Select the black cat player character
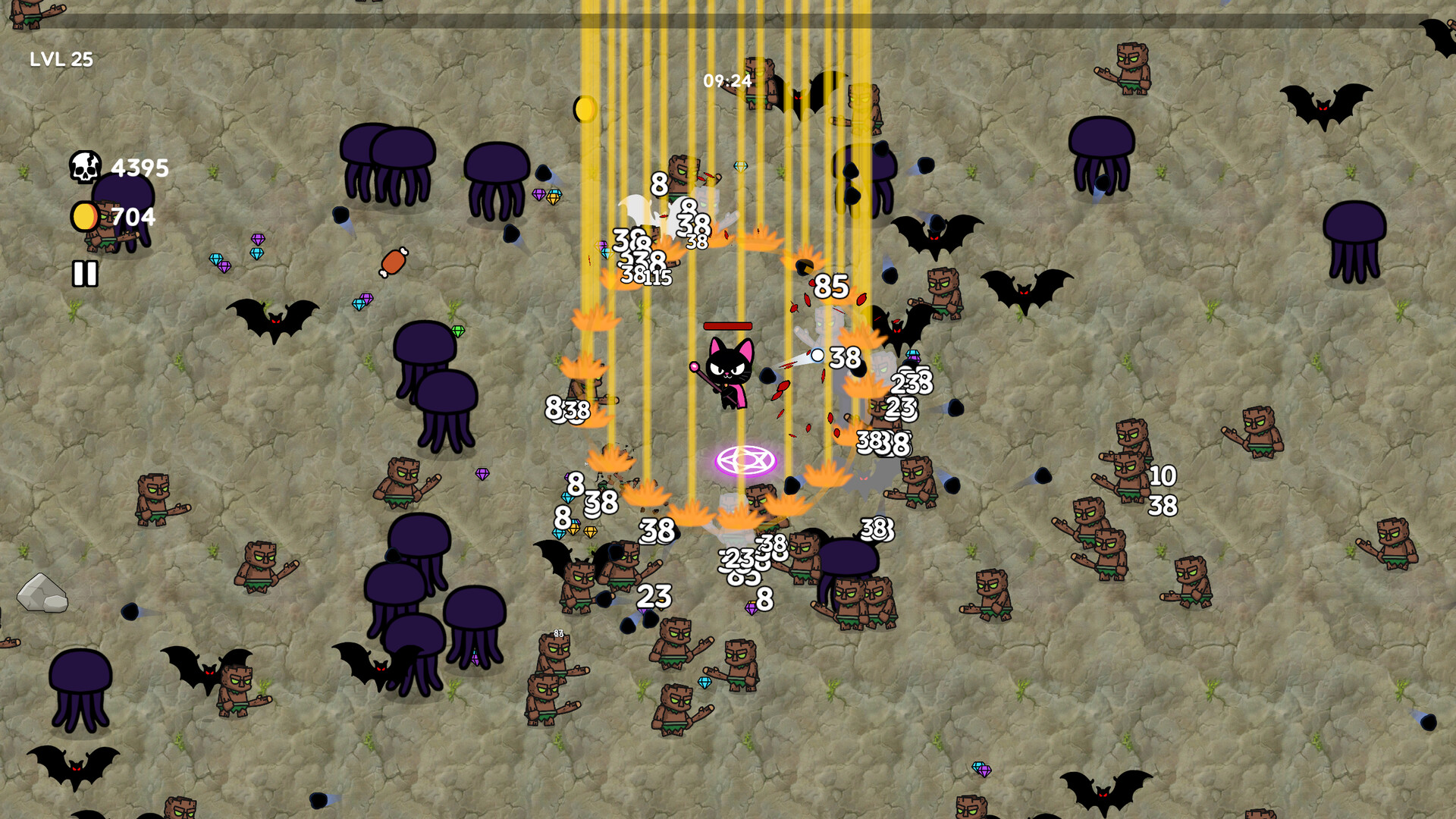The width and height of the screenshot is (1456, 819). [x=728, y=372]
